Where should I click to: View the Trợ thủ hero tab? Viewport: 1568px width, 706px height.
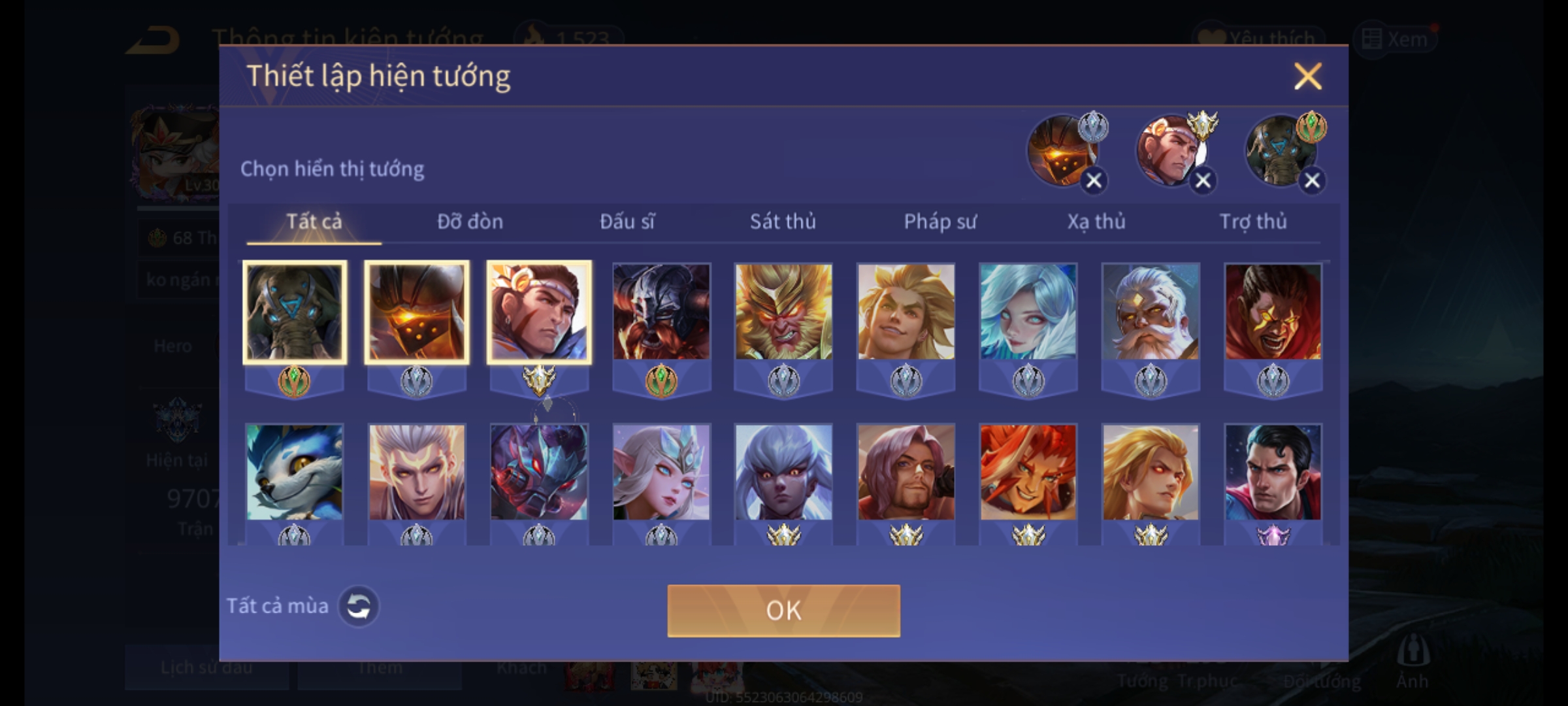[1253, 222]
